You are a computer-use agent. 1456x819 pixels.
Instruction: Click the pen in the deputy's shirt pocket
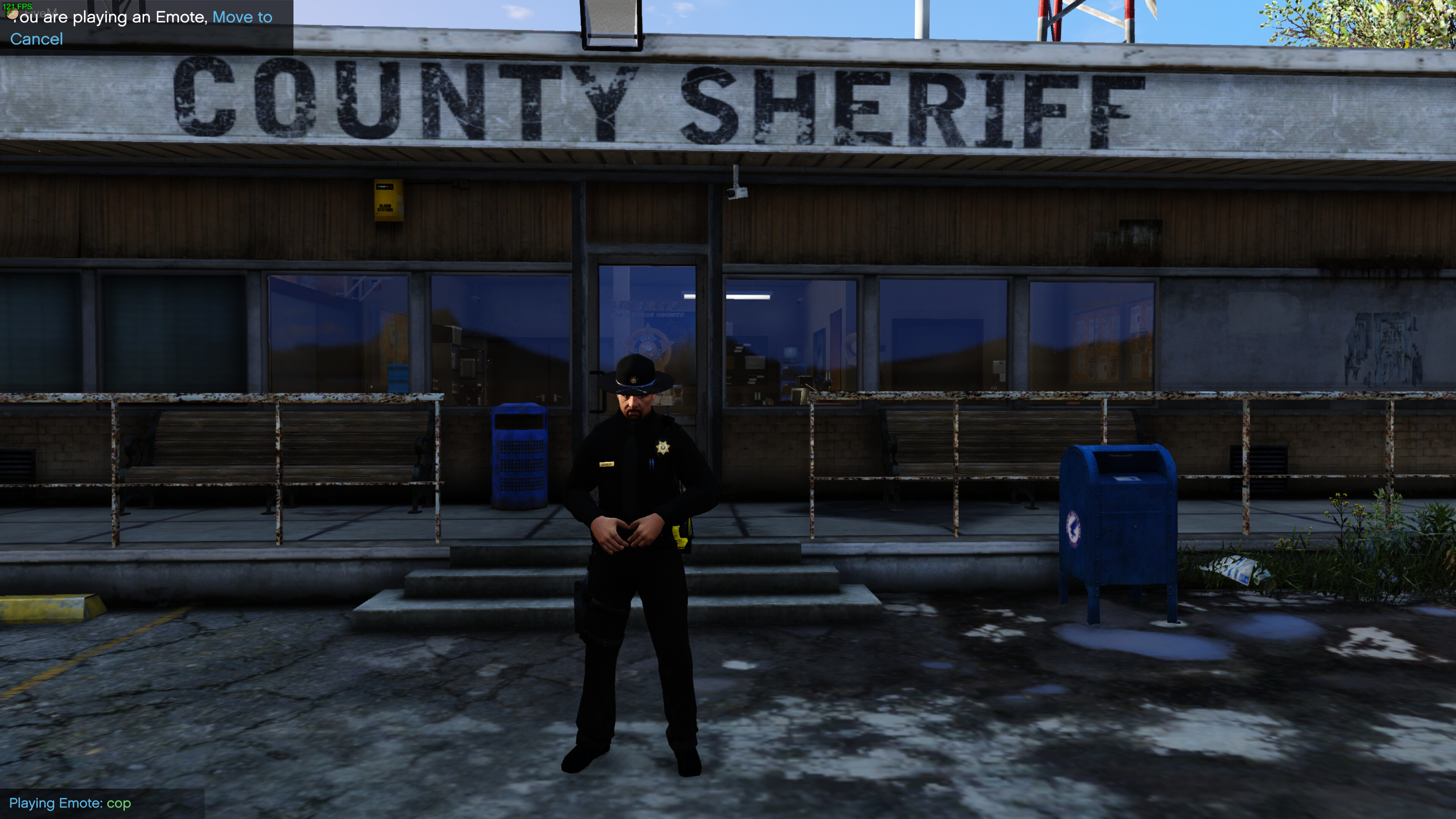point(652,463)
